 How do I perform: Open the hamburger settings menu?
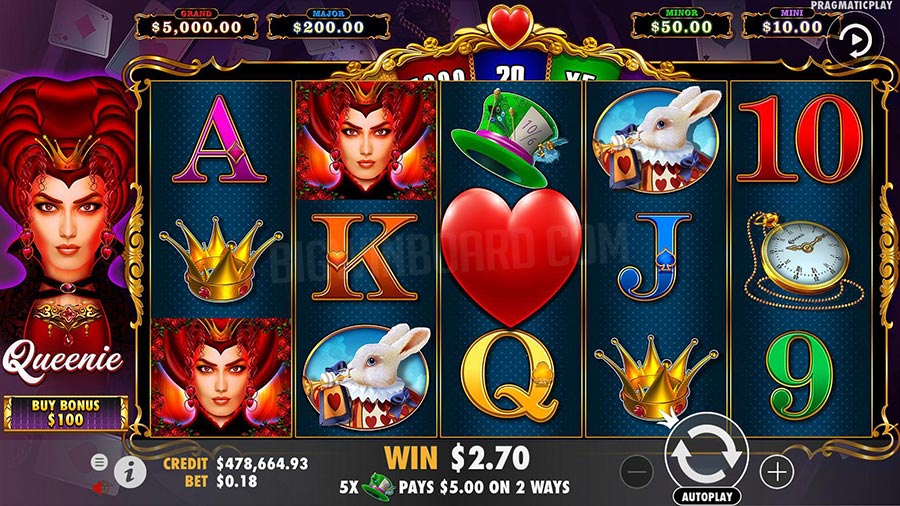pos(100,462)
